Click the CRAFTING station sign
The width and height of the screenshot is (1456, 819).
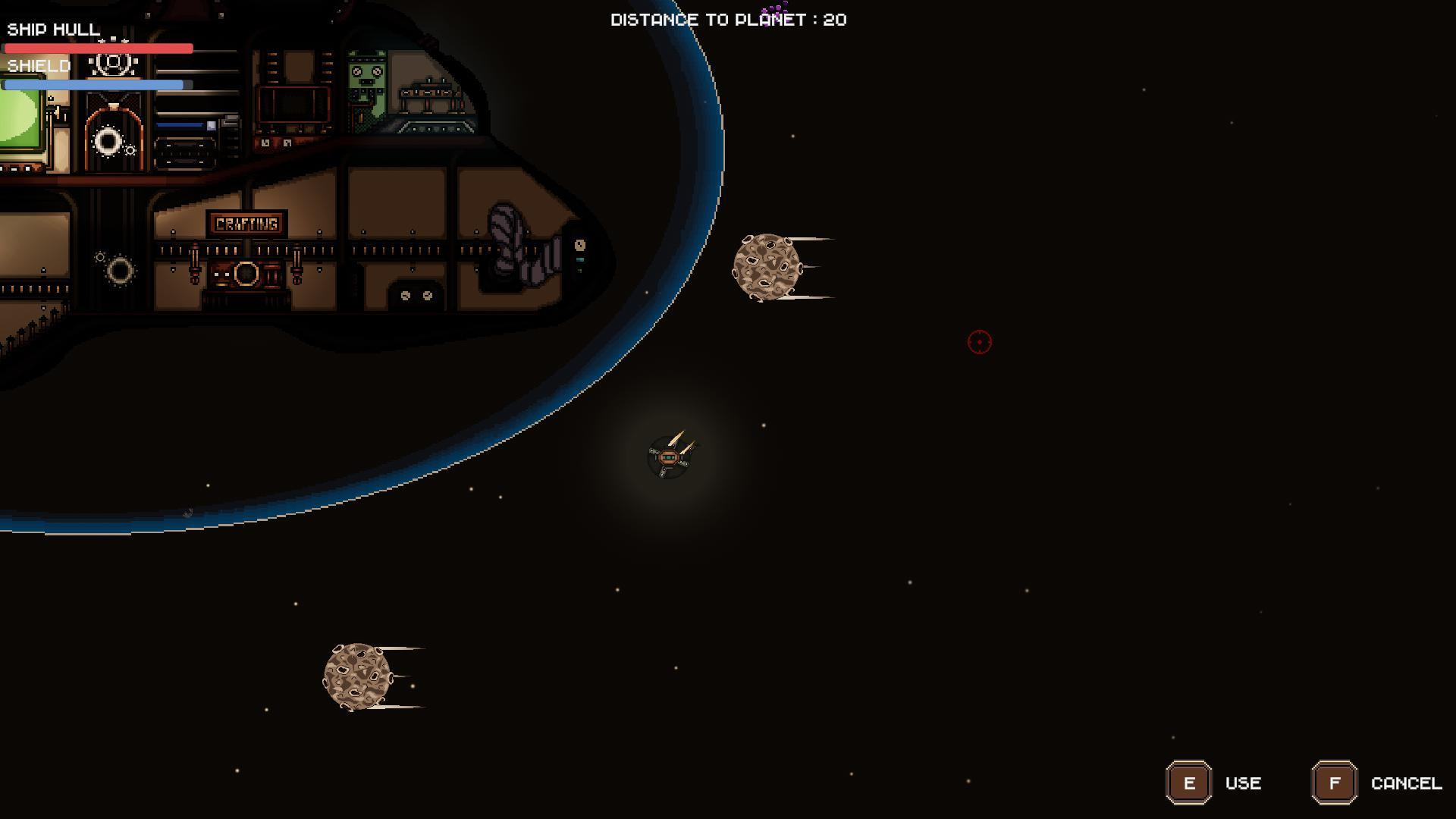point(246,222)
